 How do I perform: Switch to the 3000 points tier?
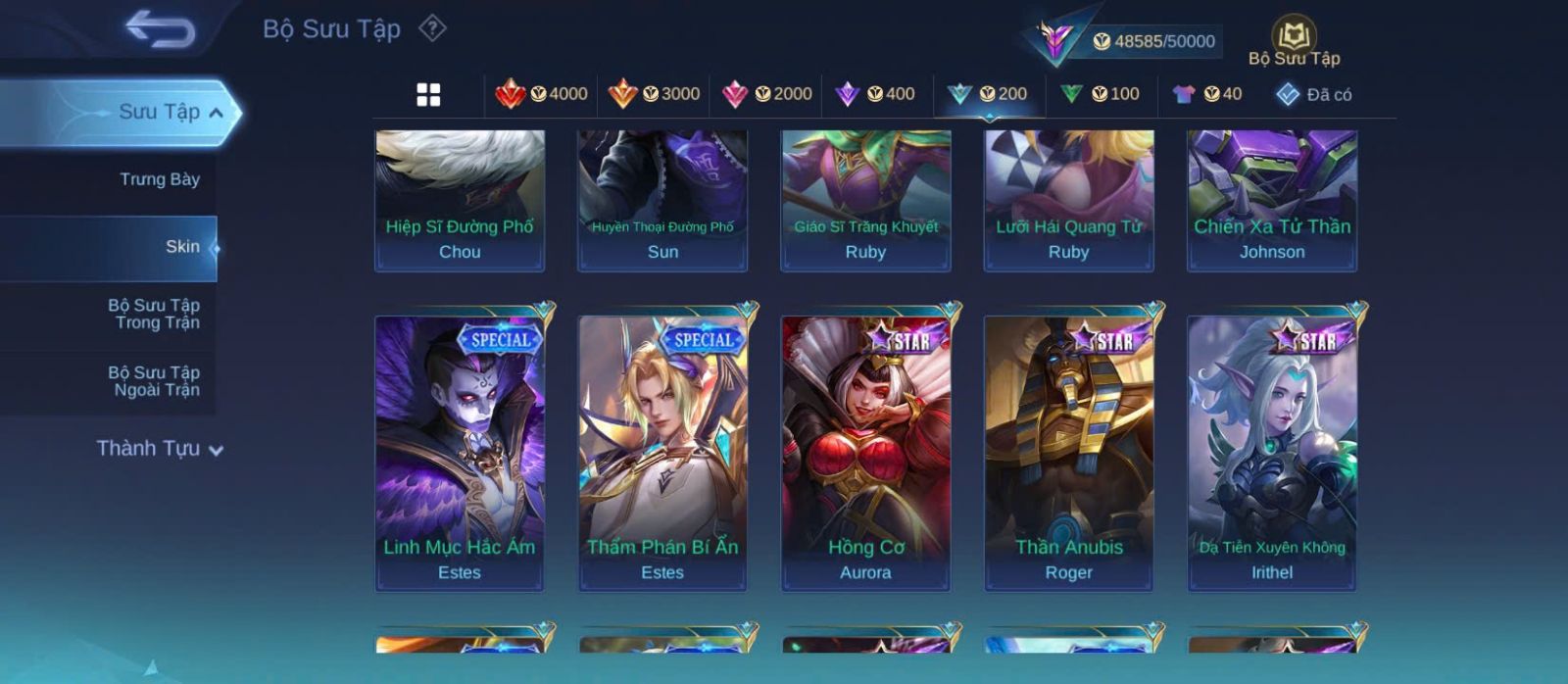[655, 94]
